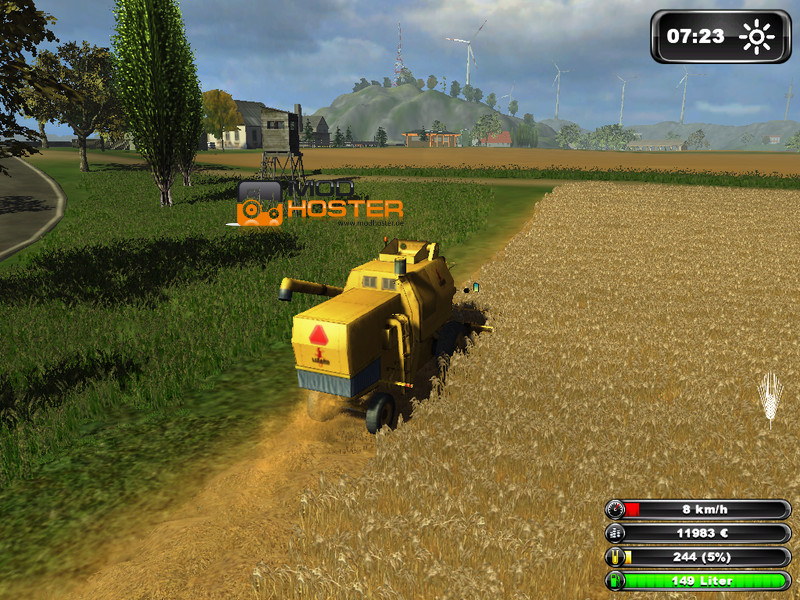Click the sun weather icon

(x=757, y=38)
